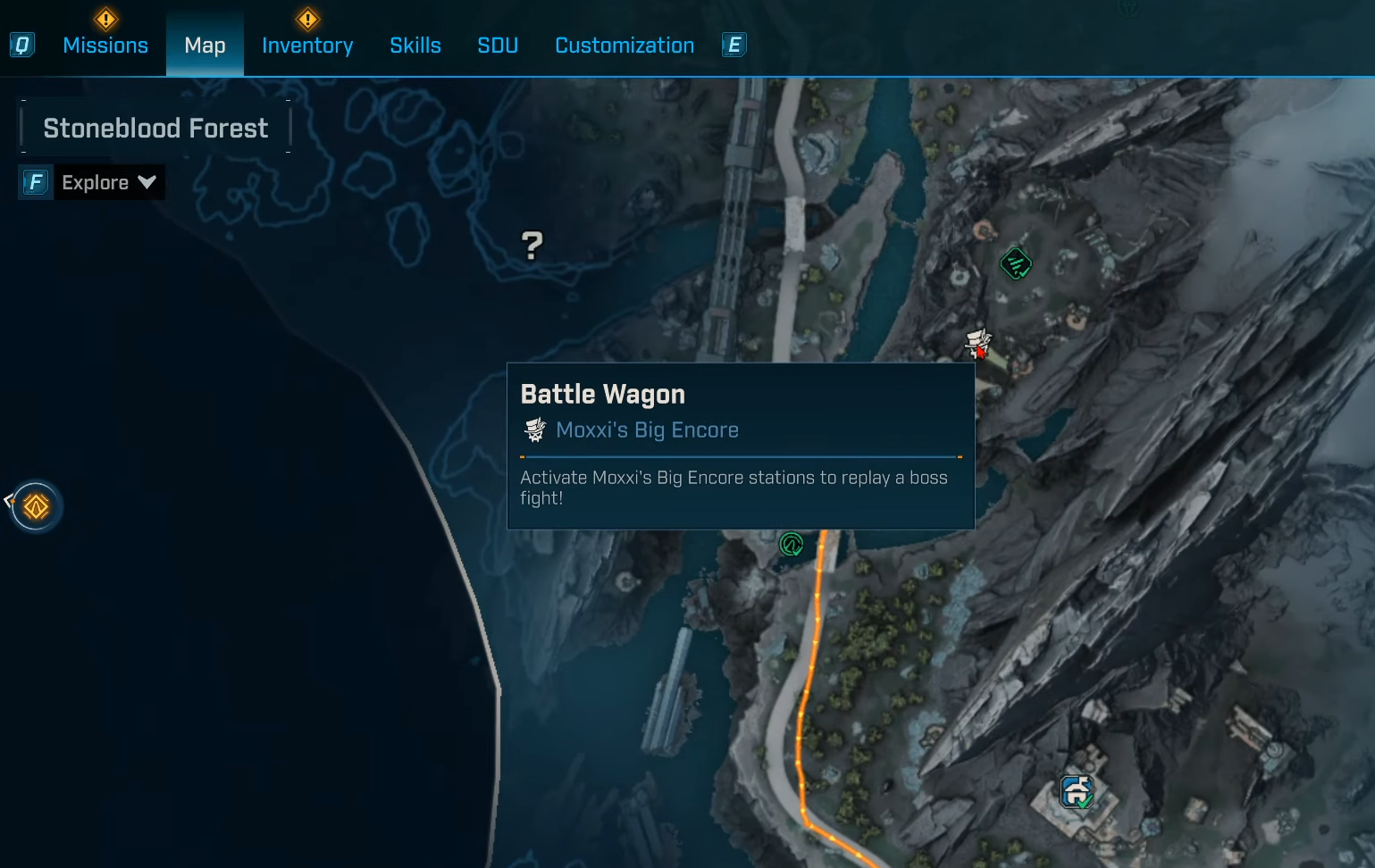Select the Moxxi's Big Encore map marker
The width and height of the screenshot is (1375, 868).
tap(978, 342)
